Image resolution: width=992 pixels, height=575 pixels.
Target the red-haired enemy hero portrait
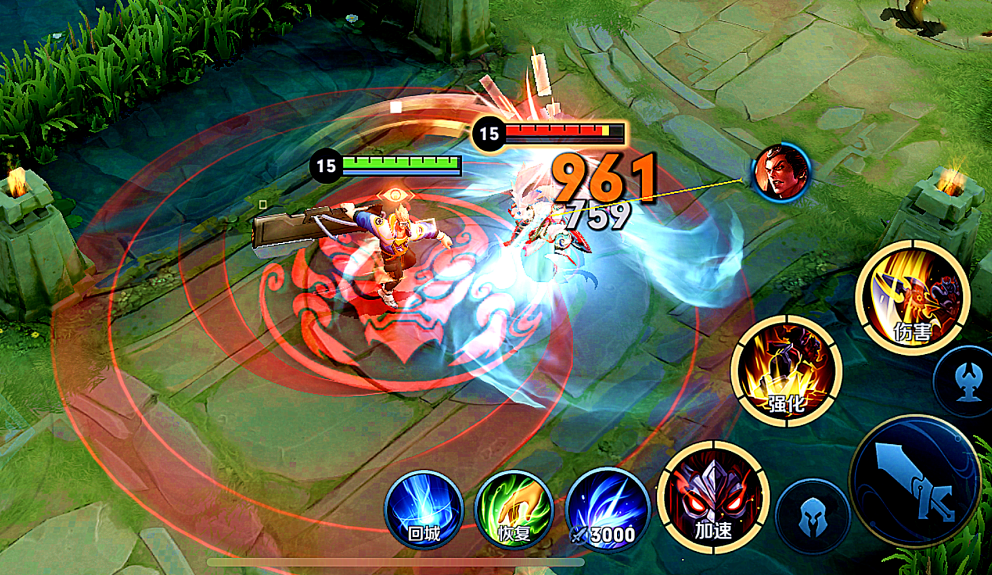pos(781,172)
